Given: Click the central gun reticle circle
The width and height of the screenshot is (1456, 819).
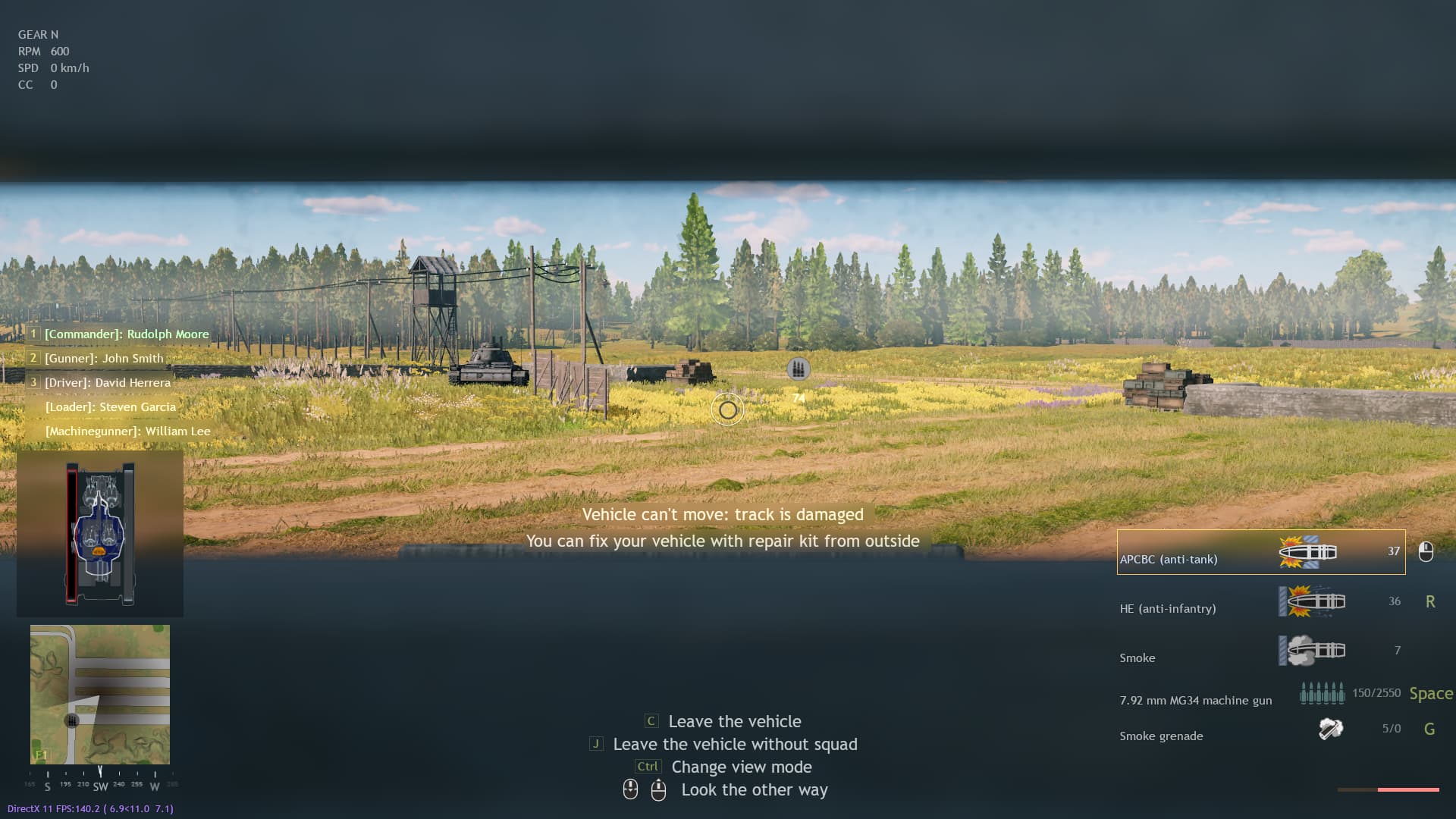Looking at the screenshot, I should (x=727, y=410).
